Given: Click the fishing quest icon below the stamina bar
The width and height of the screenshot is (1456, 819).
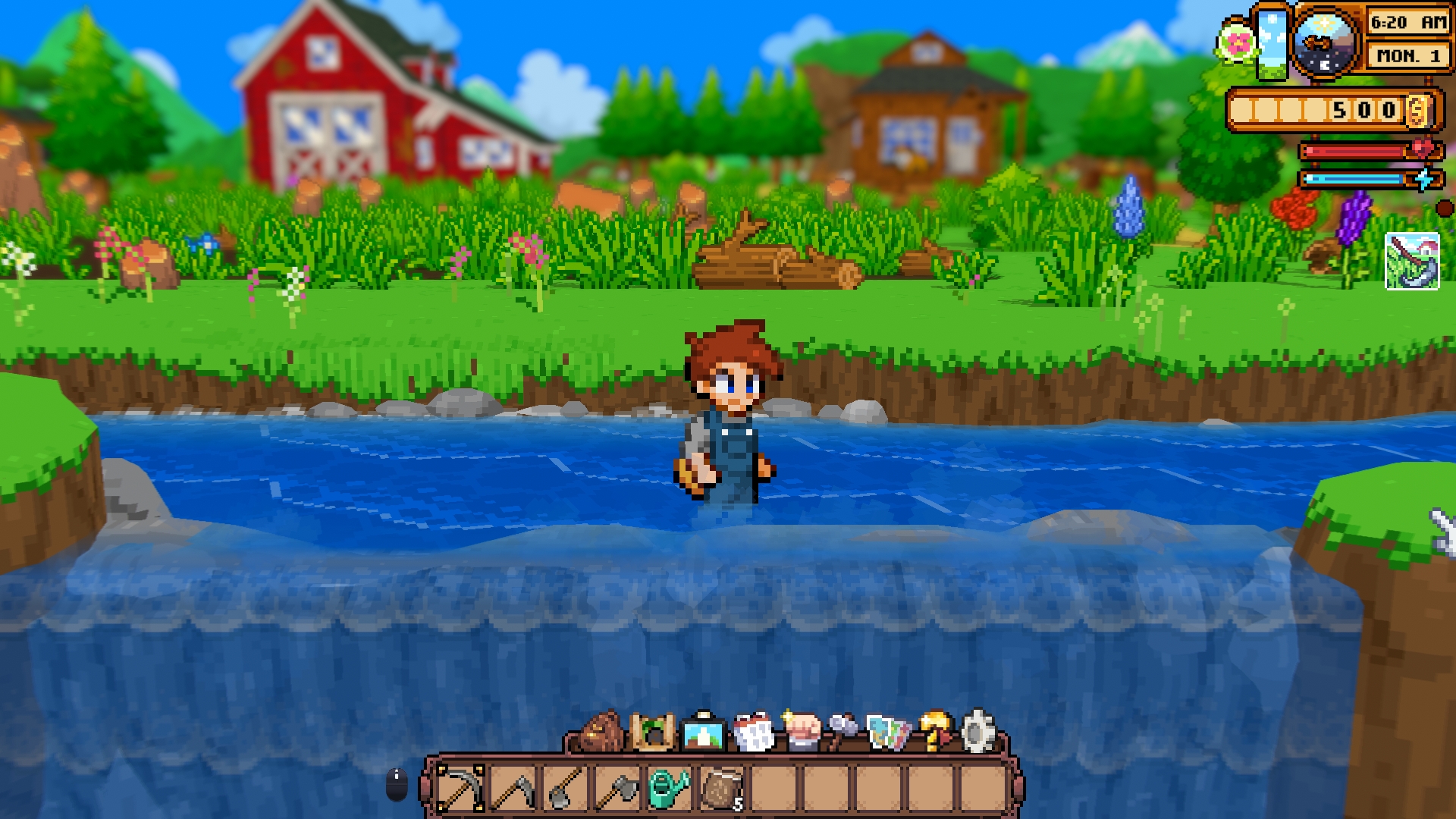Looking at the screenshot, I should tap(1412, 262).
